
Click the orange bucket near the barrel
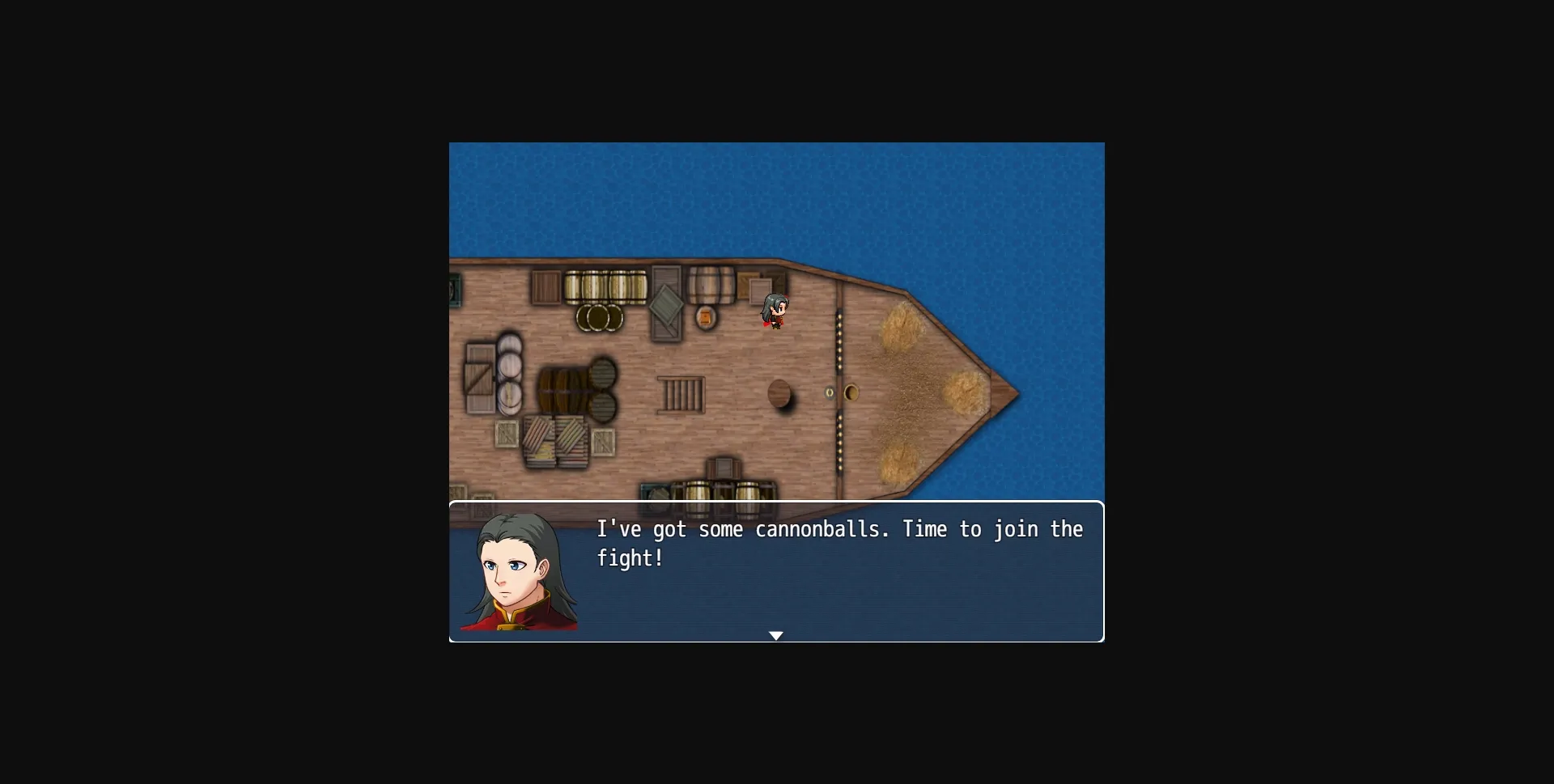pos(706,316)
